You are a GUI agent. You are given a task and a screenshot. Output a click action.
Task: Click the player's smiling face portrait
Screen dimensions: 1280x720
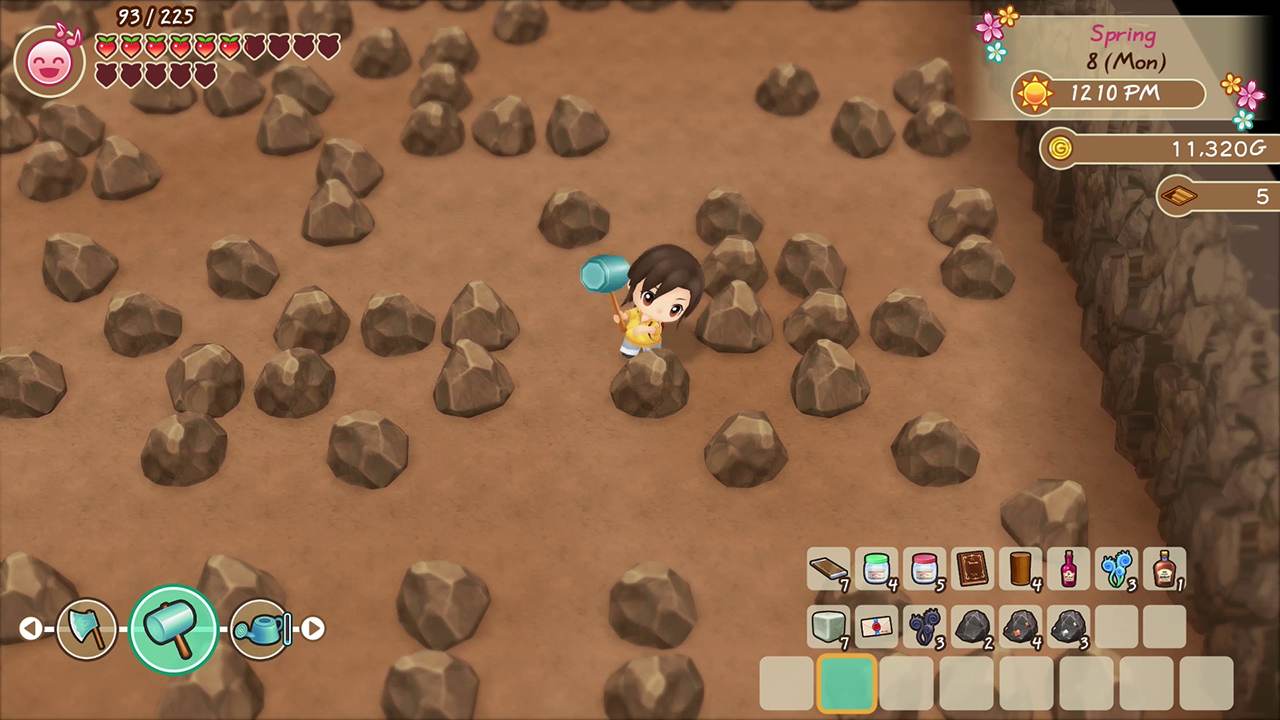tap(49, 60)
